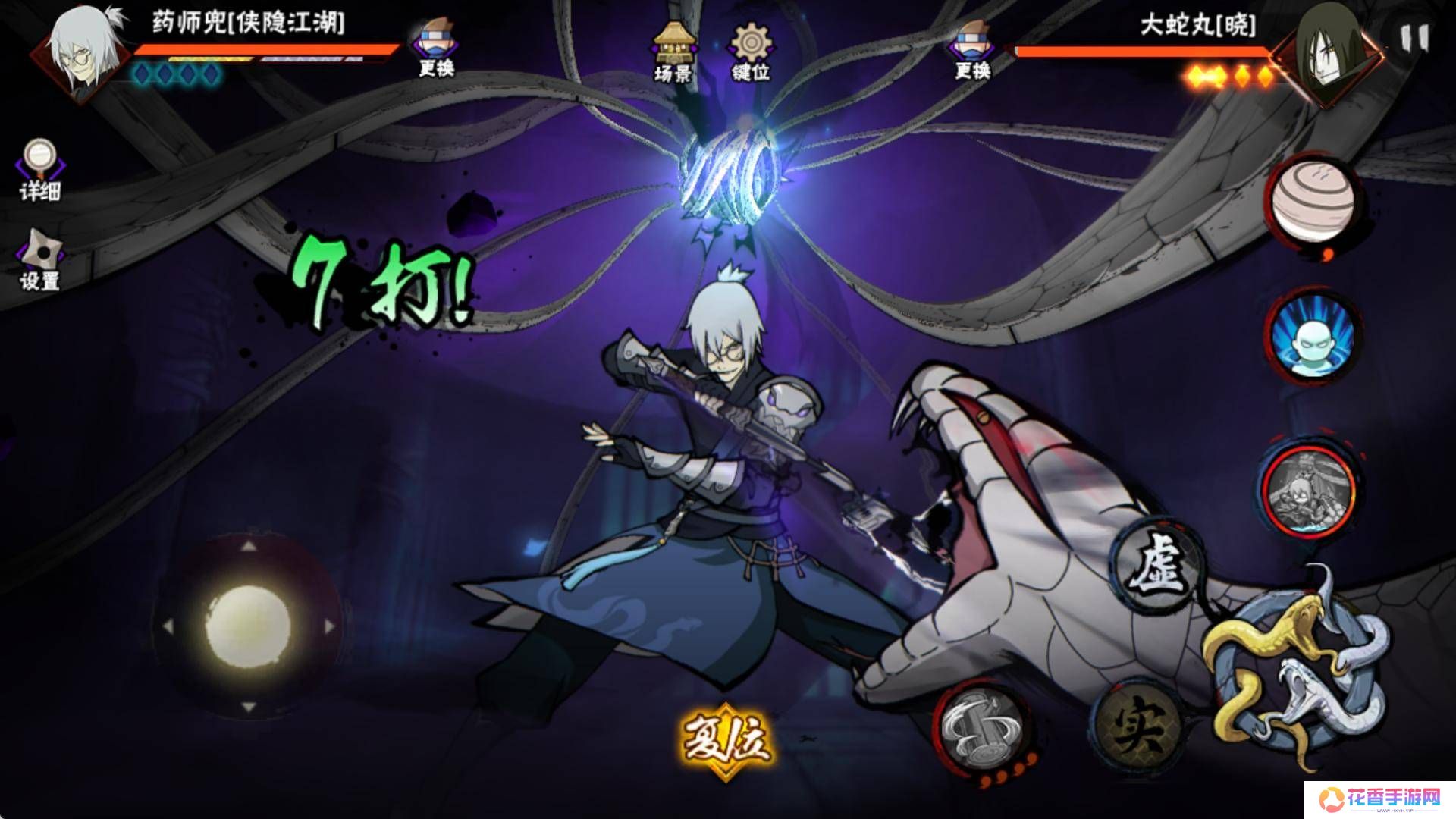Open the 花香手游网 watermark link
The width and height of the screenshot is (1456, 819).
(1379, 797)
